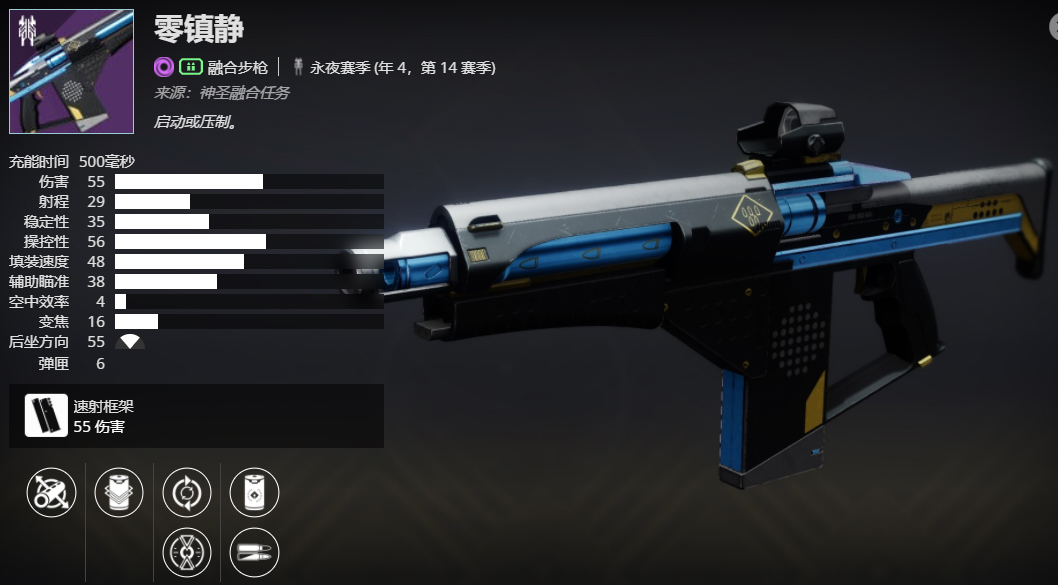Image resolution: width=1058 pixels, height=585 pixels.
Task: Select the battery perk with stacked layers
Action: [119, 492]
